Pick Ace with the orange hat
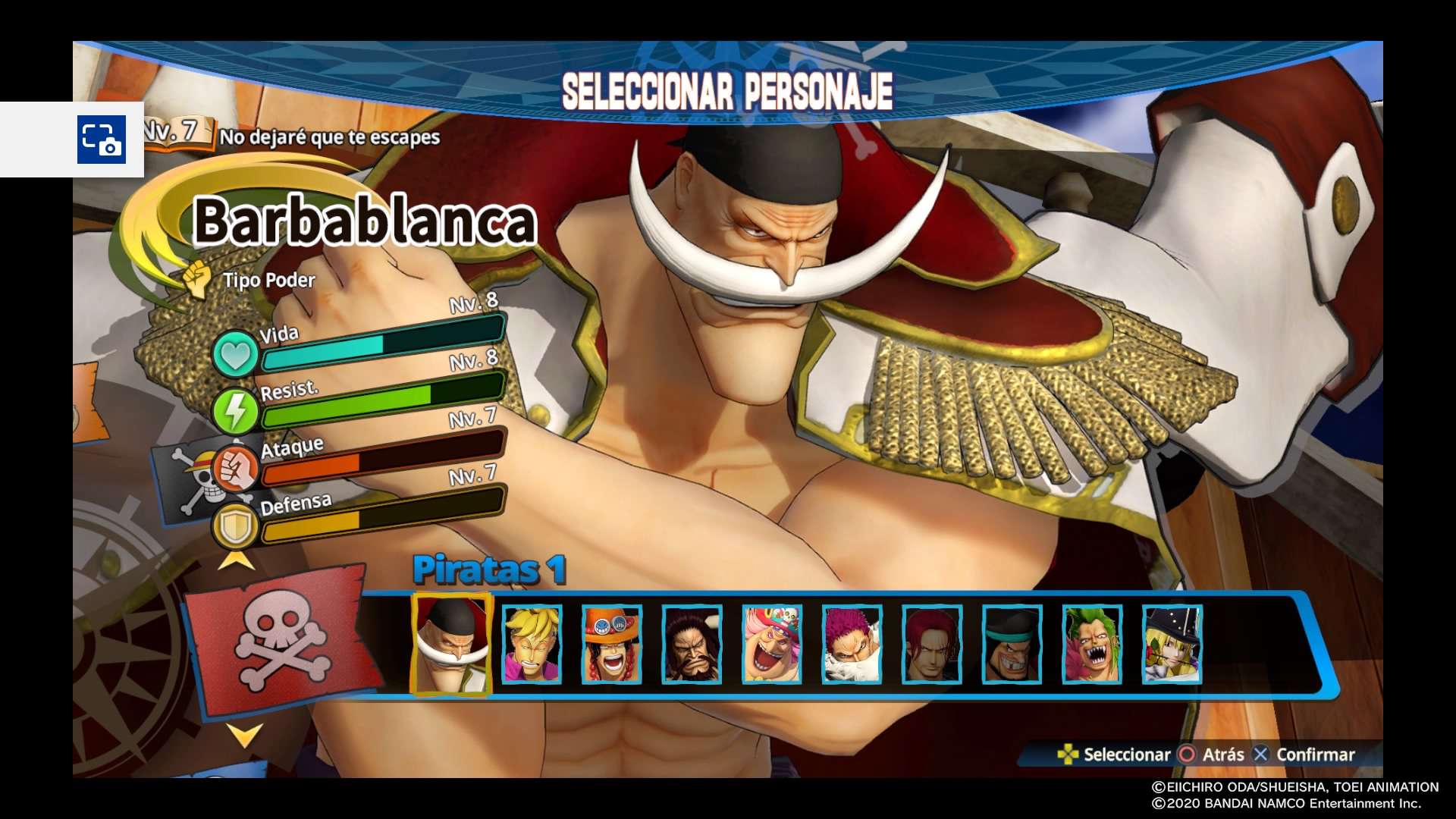The width and height of the screenshot is (1456, 819). [611, 645]
